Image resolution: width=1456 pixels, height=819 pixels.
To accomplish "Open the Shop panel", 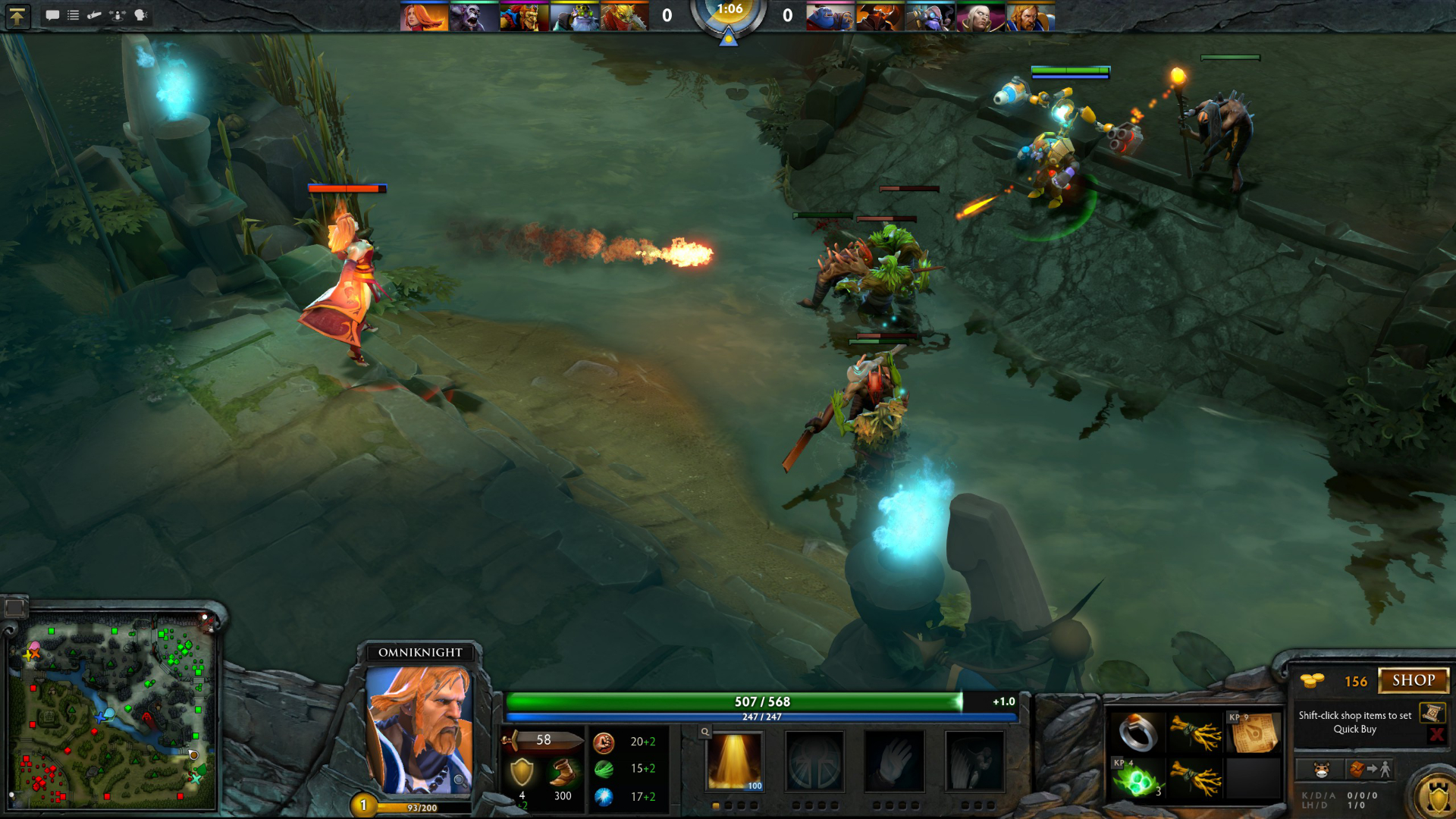I will [1414, 680].
